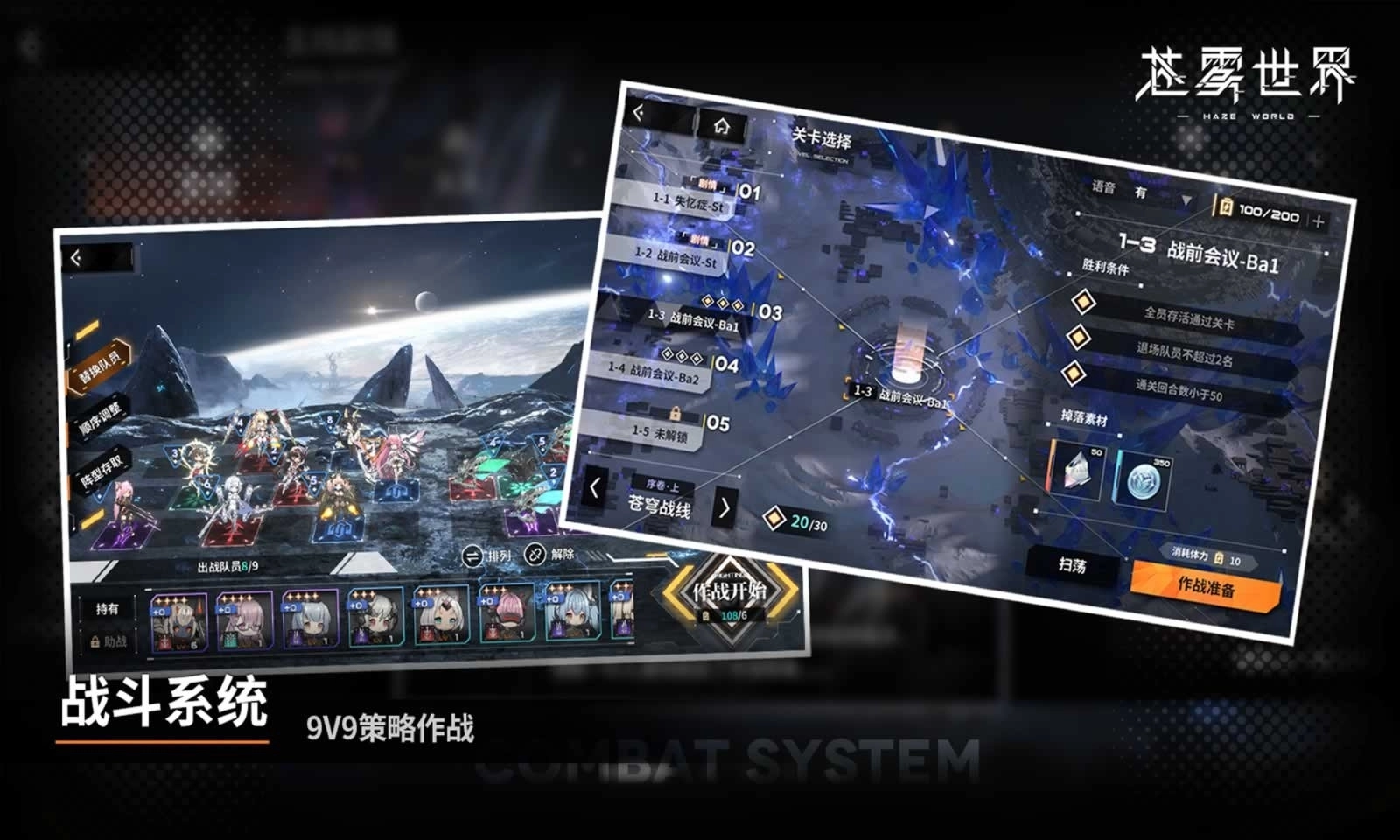The width and height of the screenshot is (1400, 840).
Task: Open the 语音 voice dropdown
Action: [x=1186, y=200]
